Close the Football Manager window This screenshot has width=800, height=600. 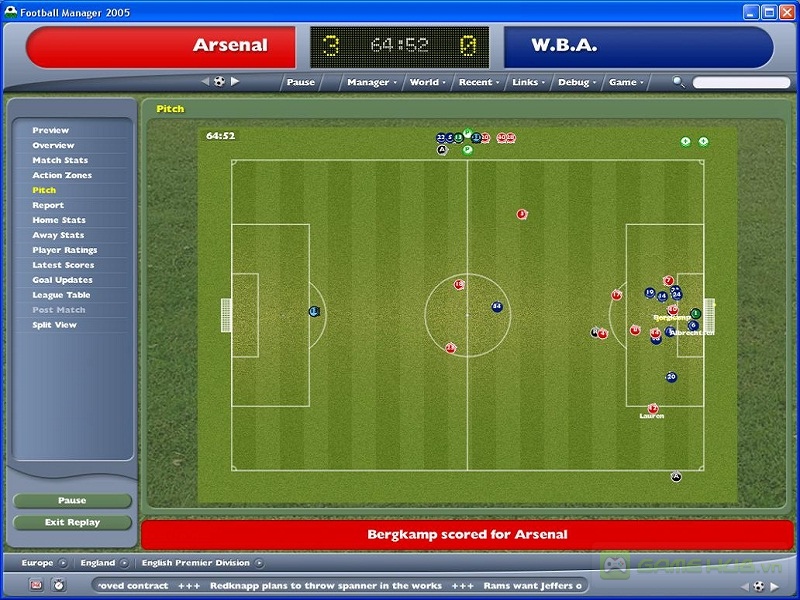(788, 12)
